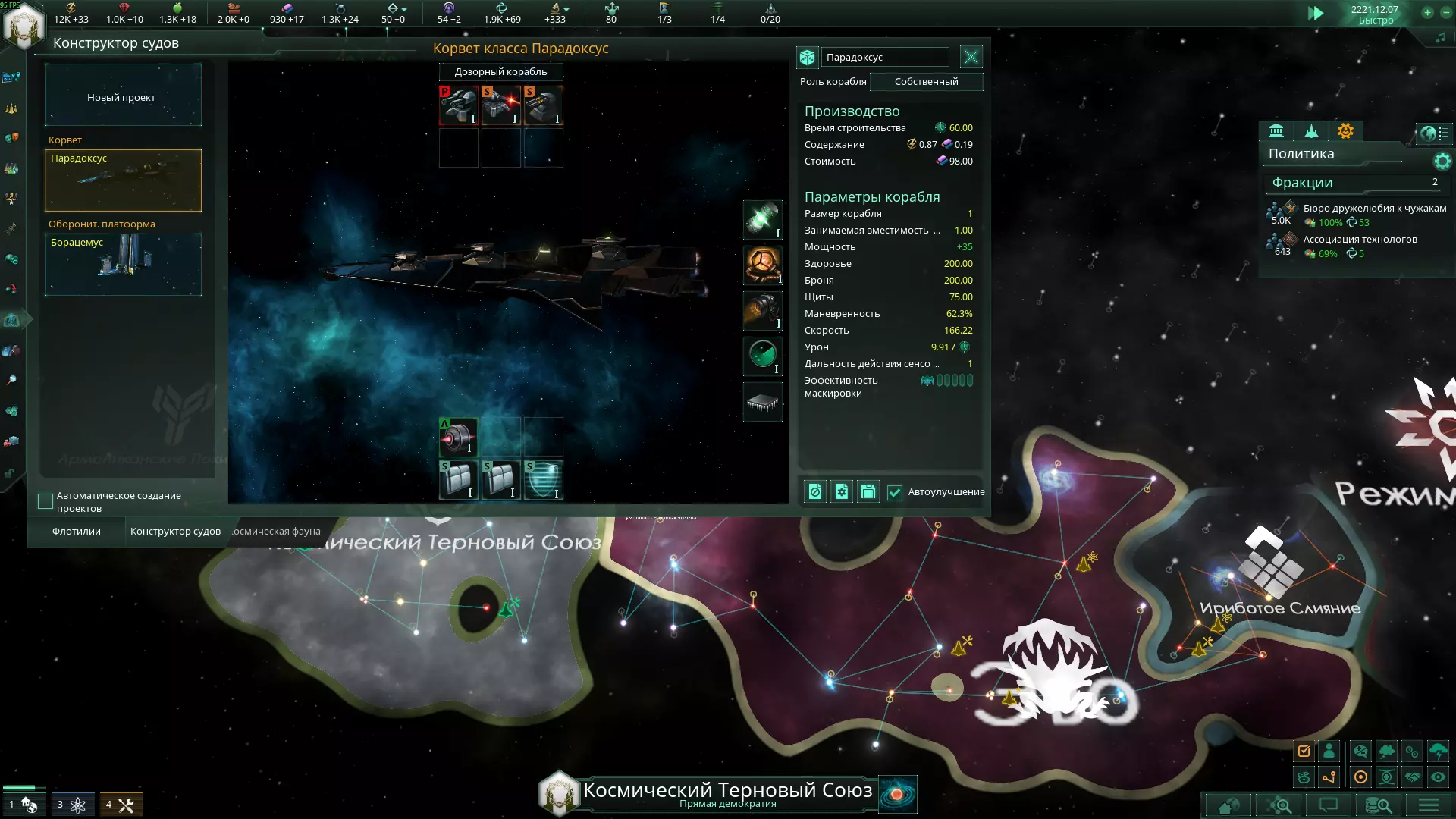The image size is (1456, 819).
Task: Open the Дозорный корабль section selector
Action: [x=500, y=72]
